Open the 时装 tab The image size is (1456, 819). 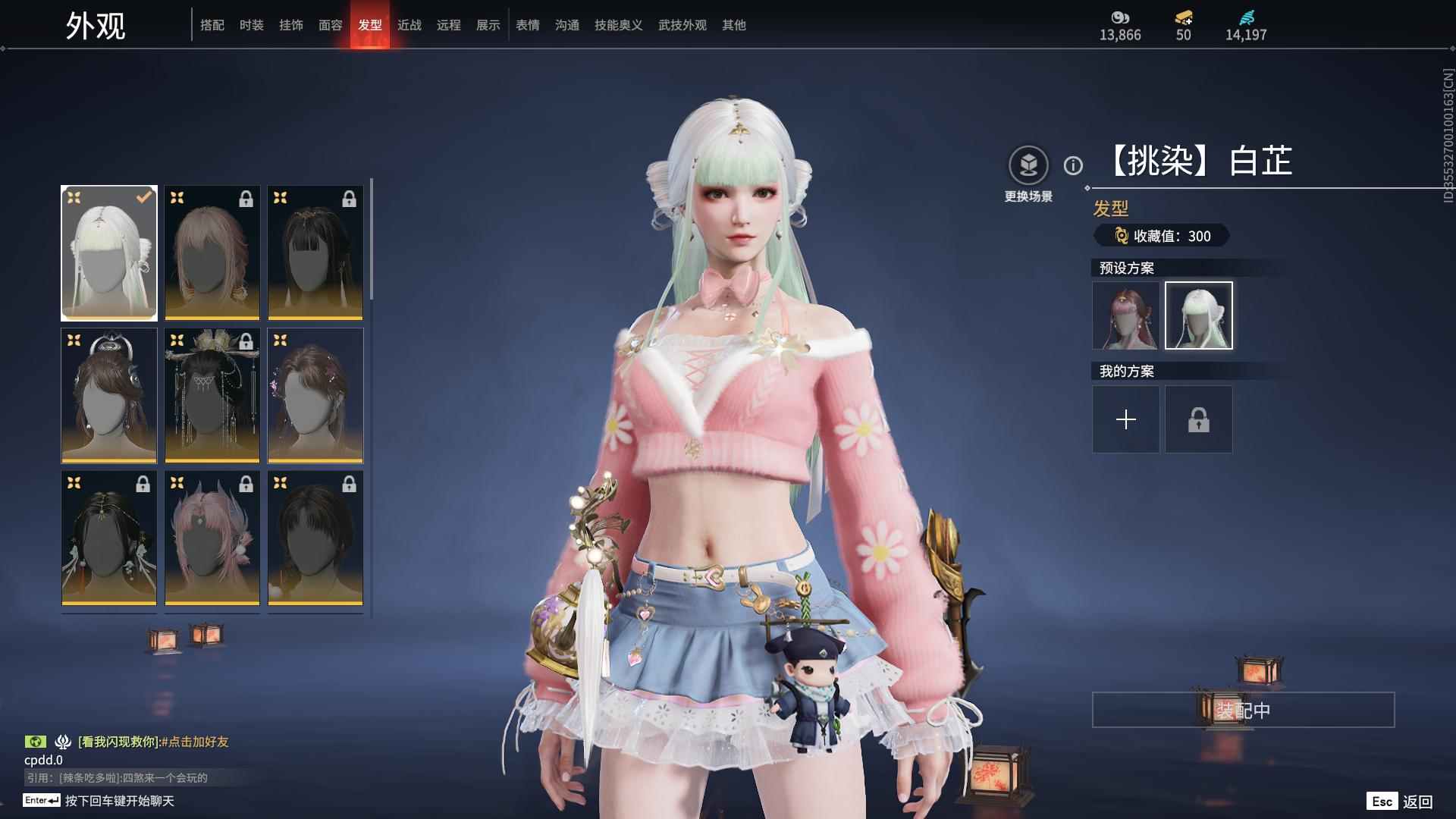(252, 25)
